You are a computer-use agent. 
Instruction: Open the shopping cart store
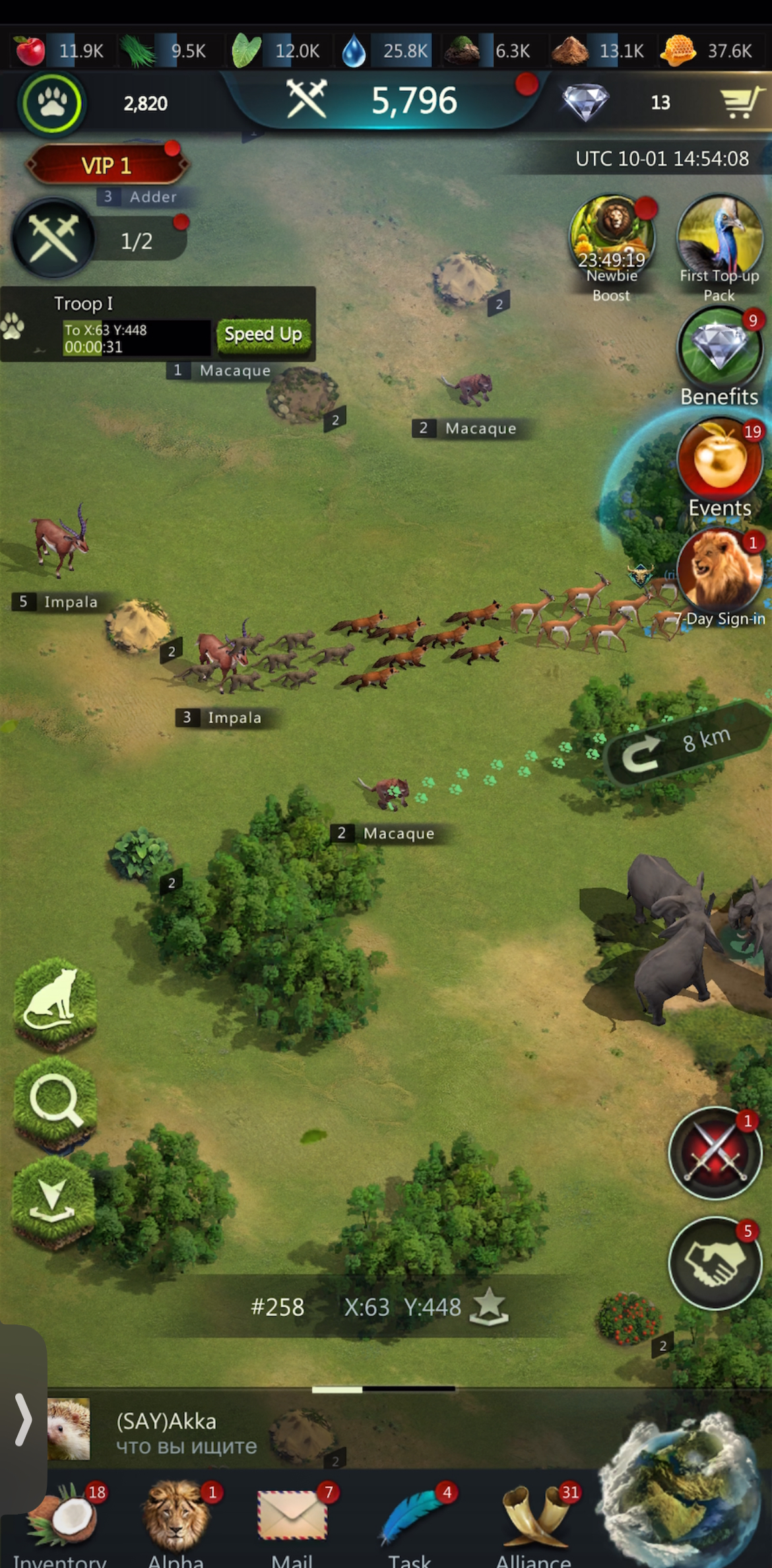click(742, 102)
